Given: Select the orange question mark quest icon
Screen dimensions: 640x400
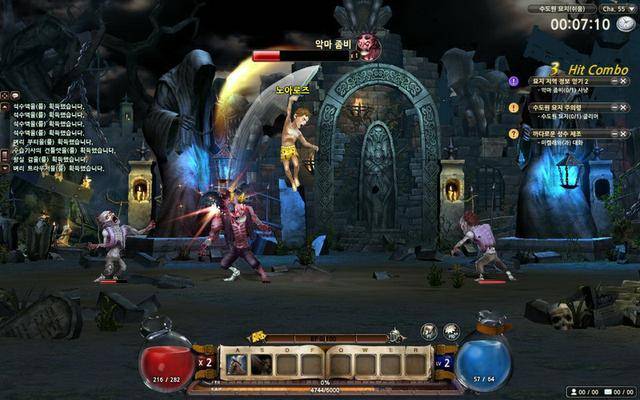Looking at the screenshot, I should pos(514,133).
